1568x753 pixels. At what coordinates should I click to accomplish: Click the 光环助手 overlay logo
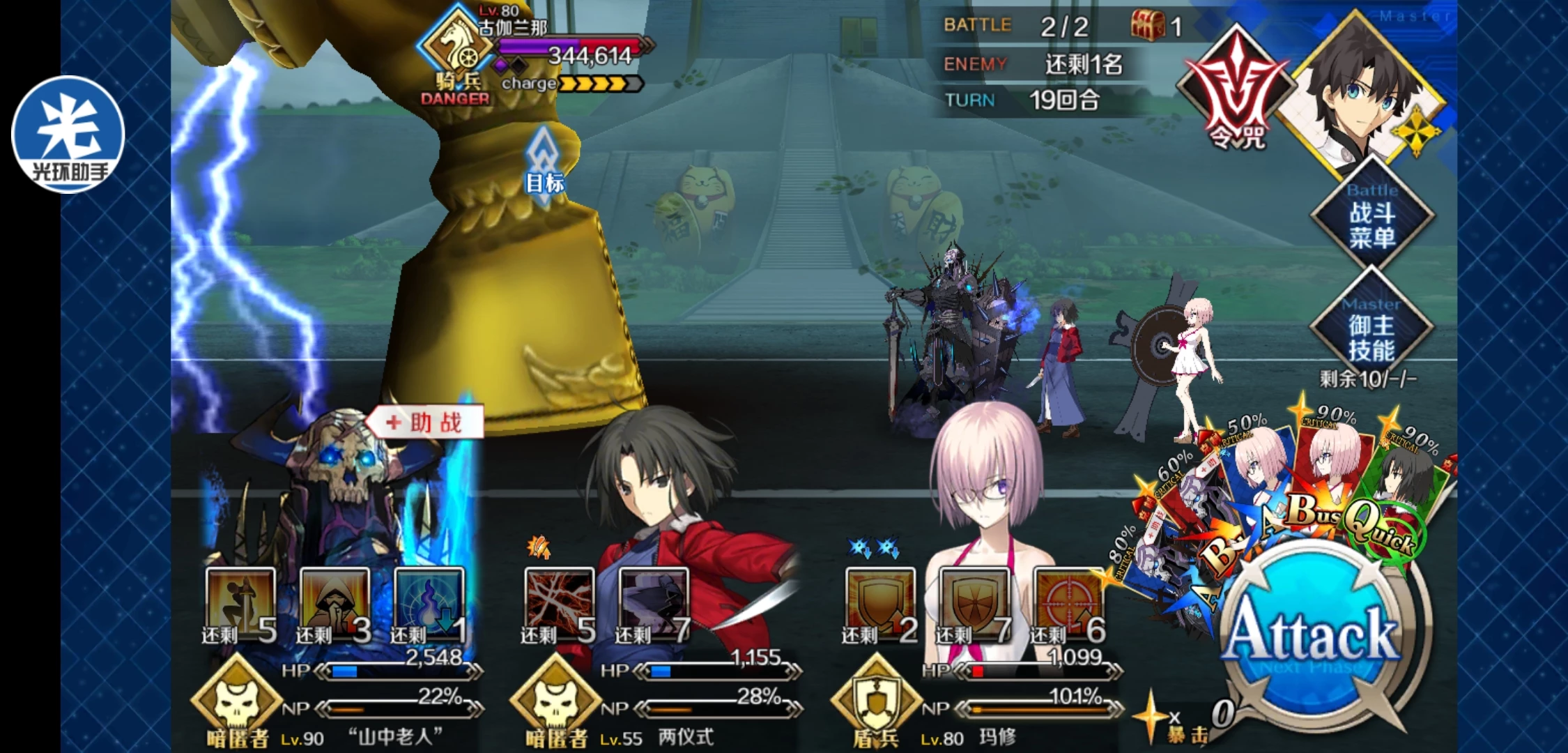(68, 134)
